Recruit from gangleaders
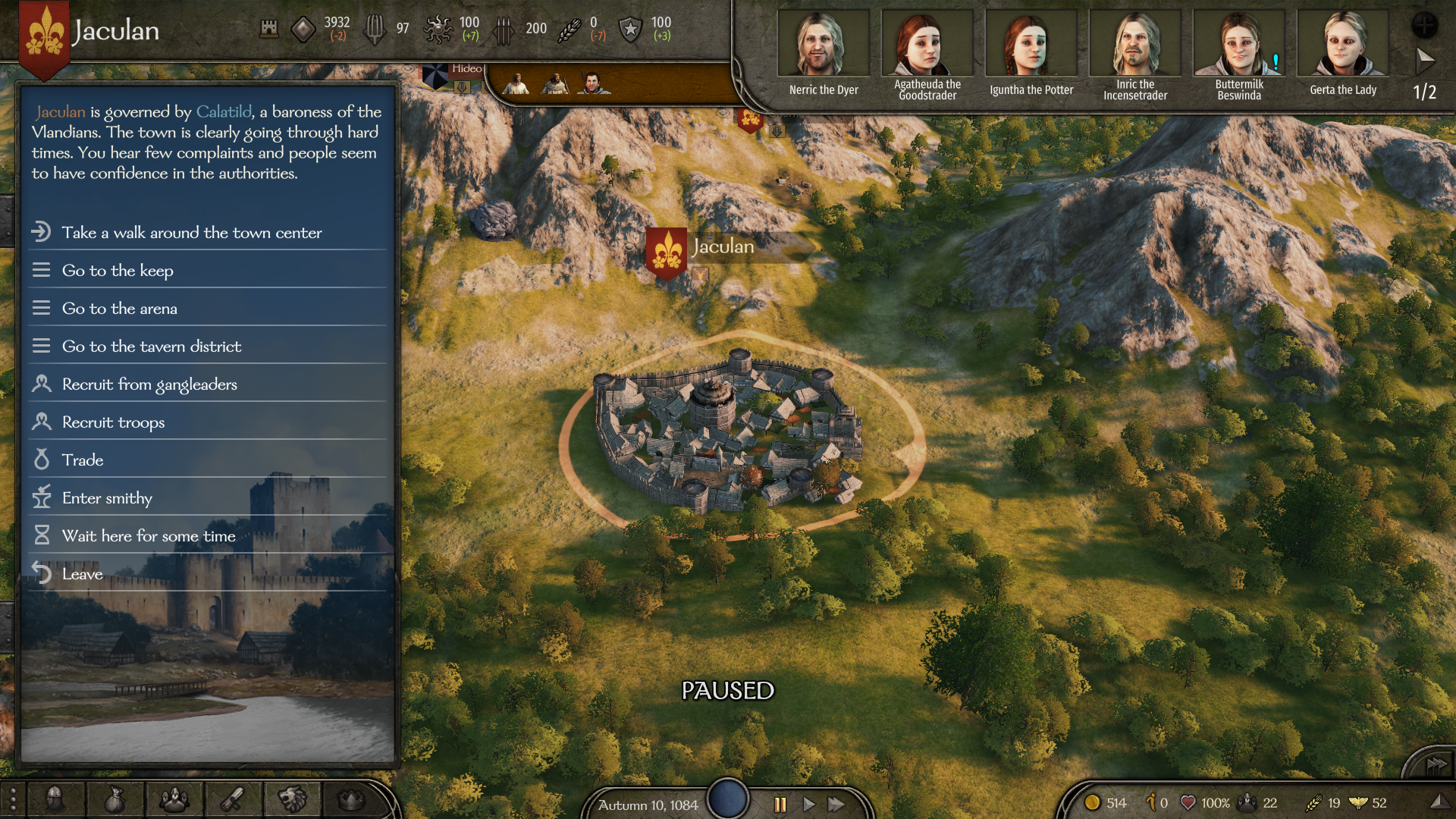The width and height of the screenshot is (1456, 819). [149, 384]
